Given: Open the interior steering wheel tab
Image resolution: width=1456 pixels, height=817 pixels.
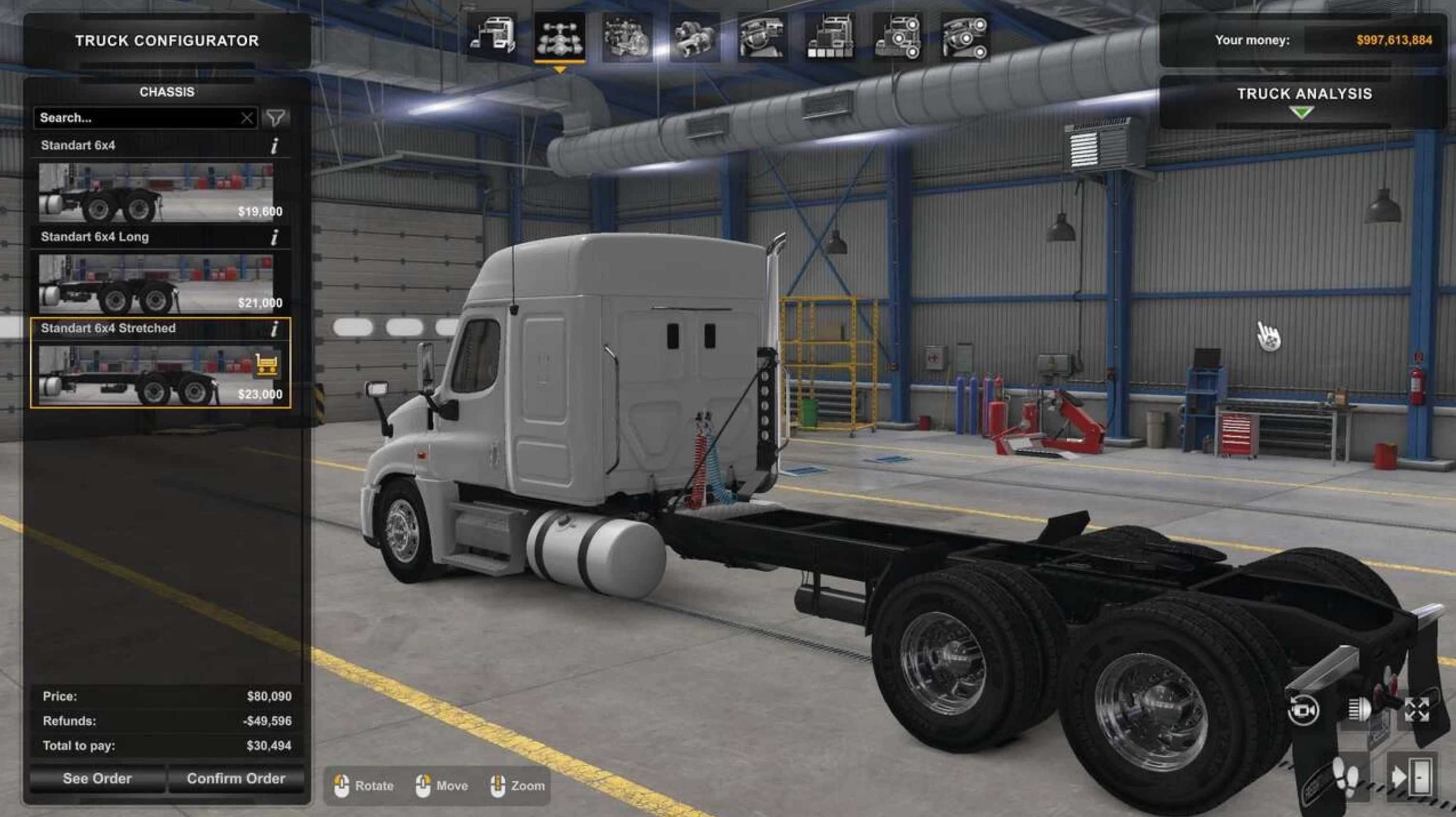Looking at the screenshot, I should [x=762, y=37].
